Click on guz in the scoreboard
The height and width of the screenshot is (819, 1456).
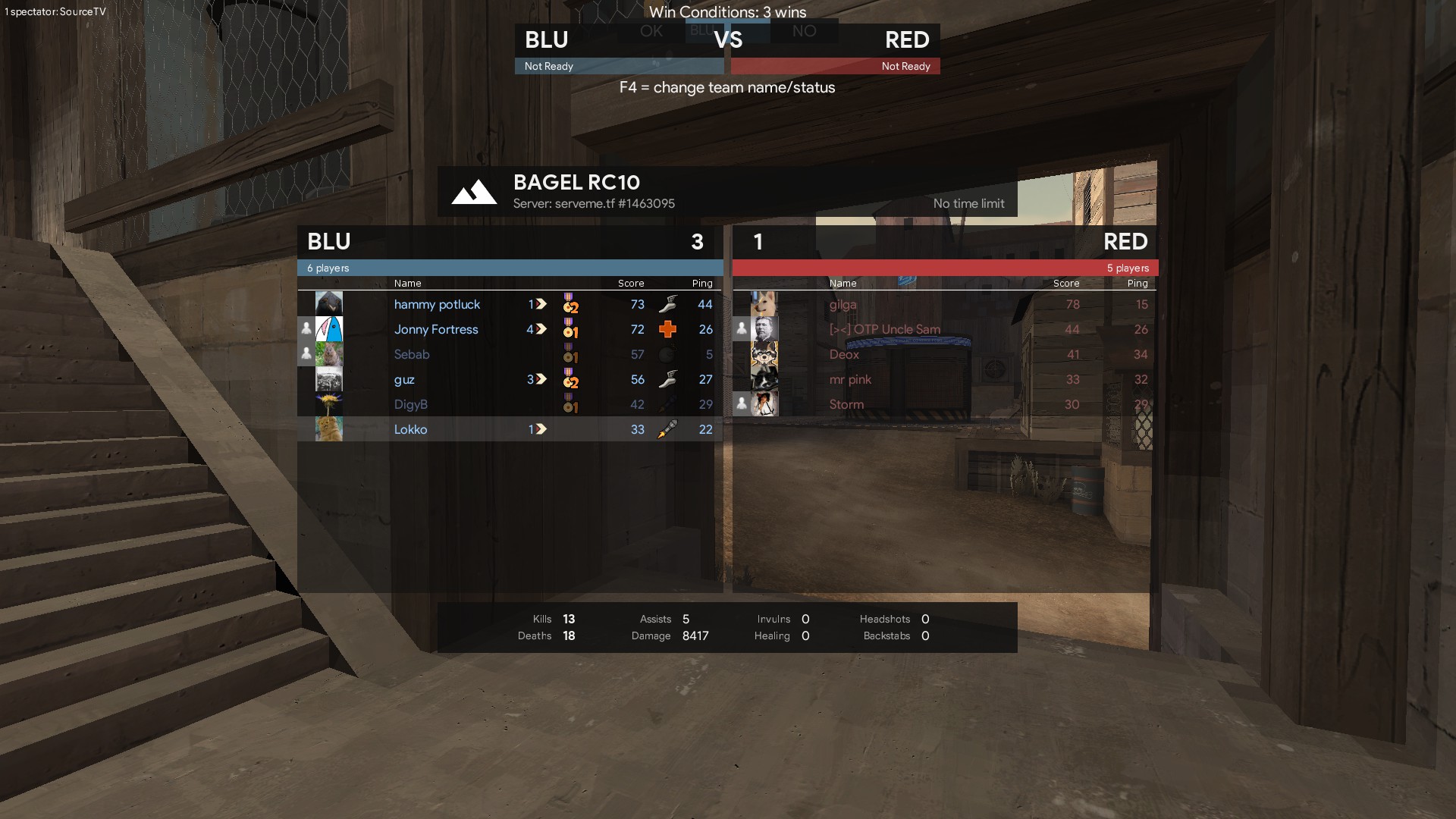click(404, 379)
